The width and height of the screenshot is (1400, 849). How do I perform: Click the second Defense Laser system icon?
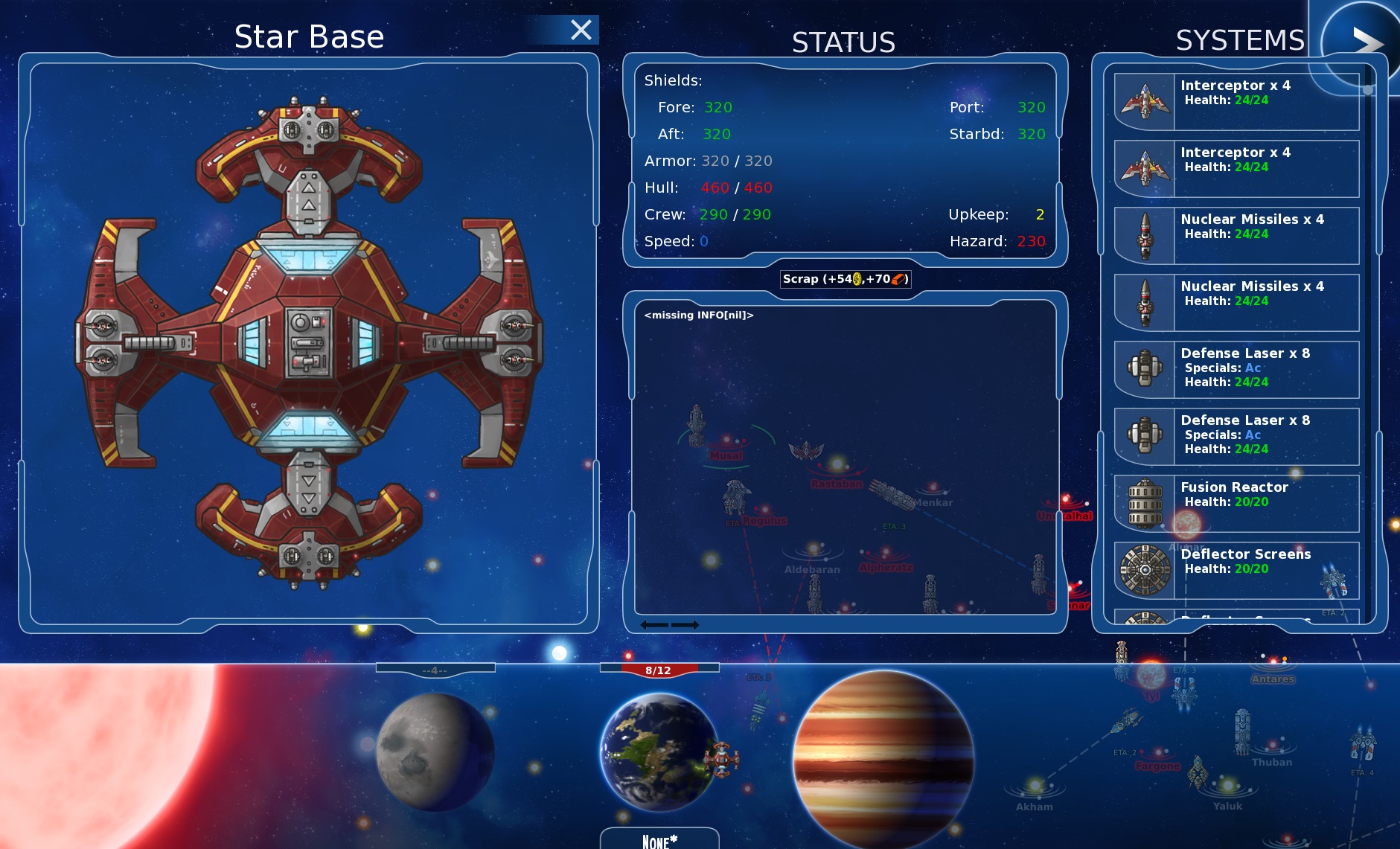(1143, 434)
